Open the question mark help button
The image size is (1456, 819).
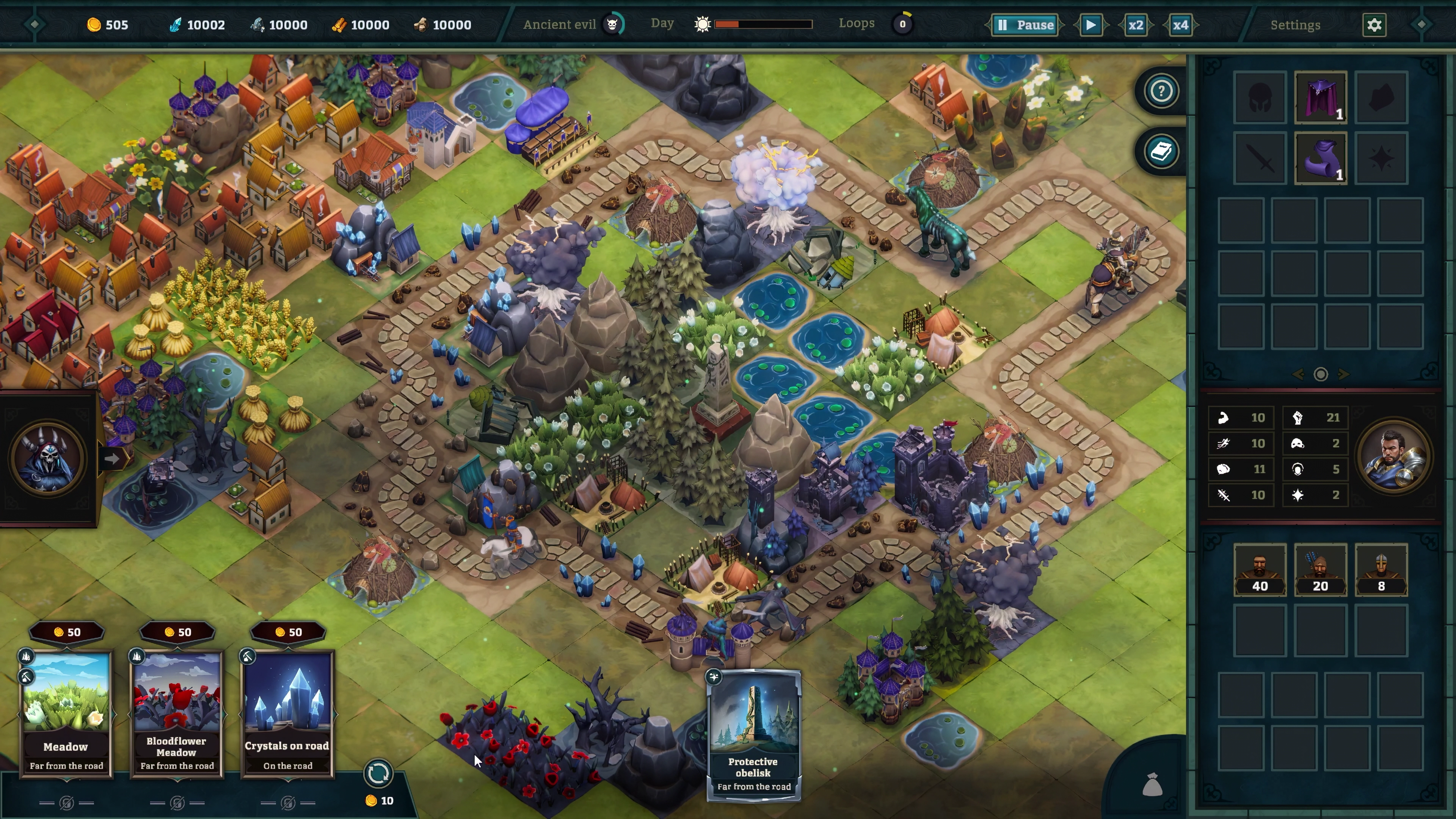(1161, 91)
